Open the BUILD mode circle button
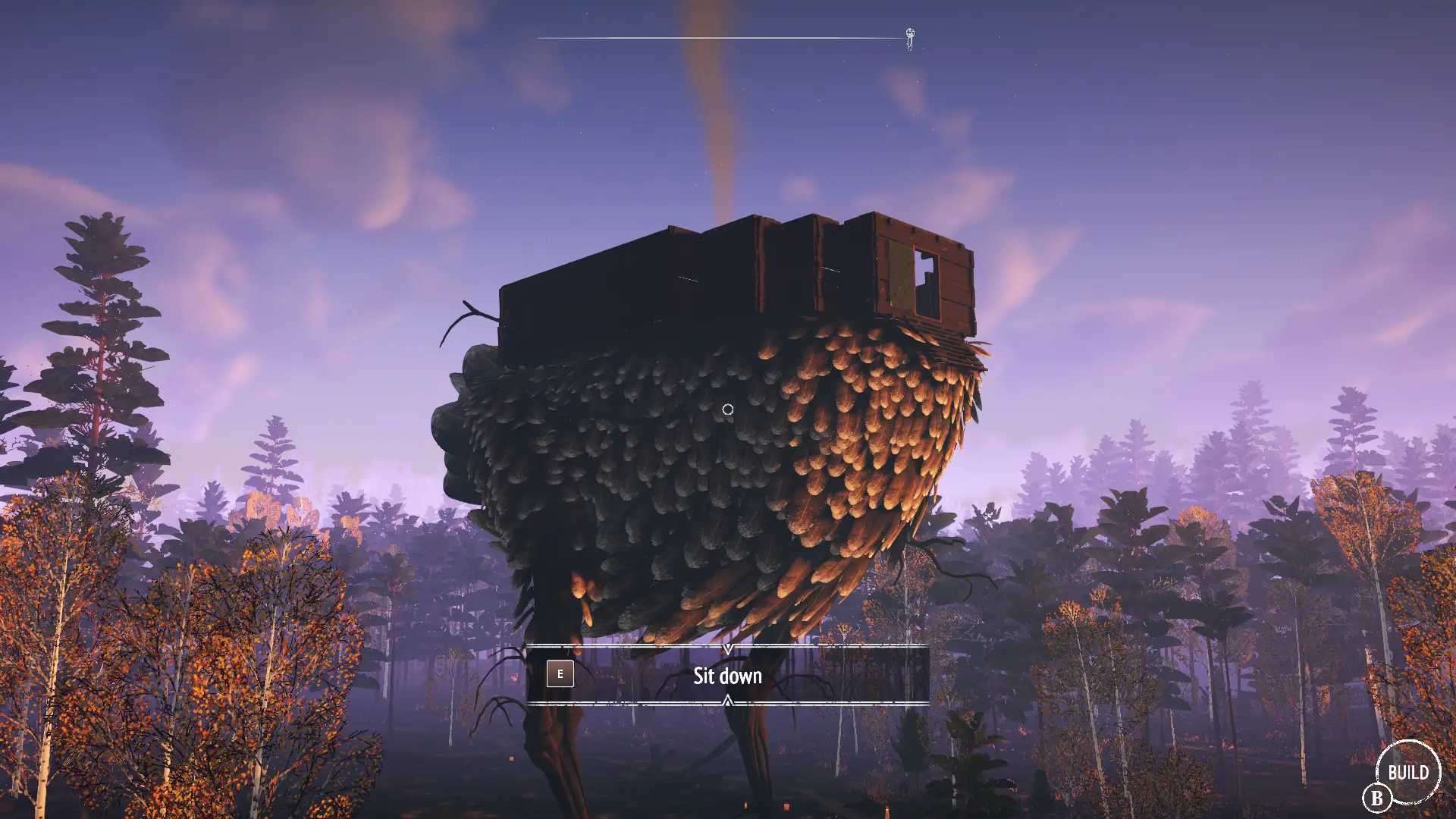 (1407, 772)
